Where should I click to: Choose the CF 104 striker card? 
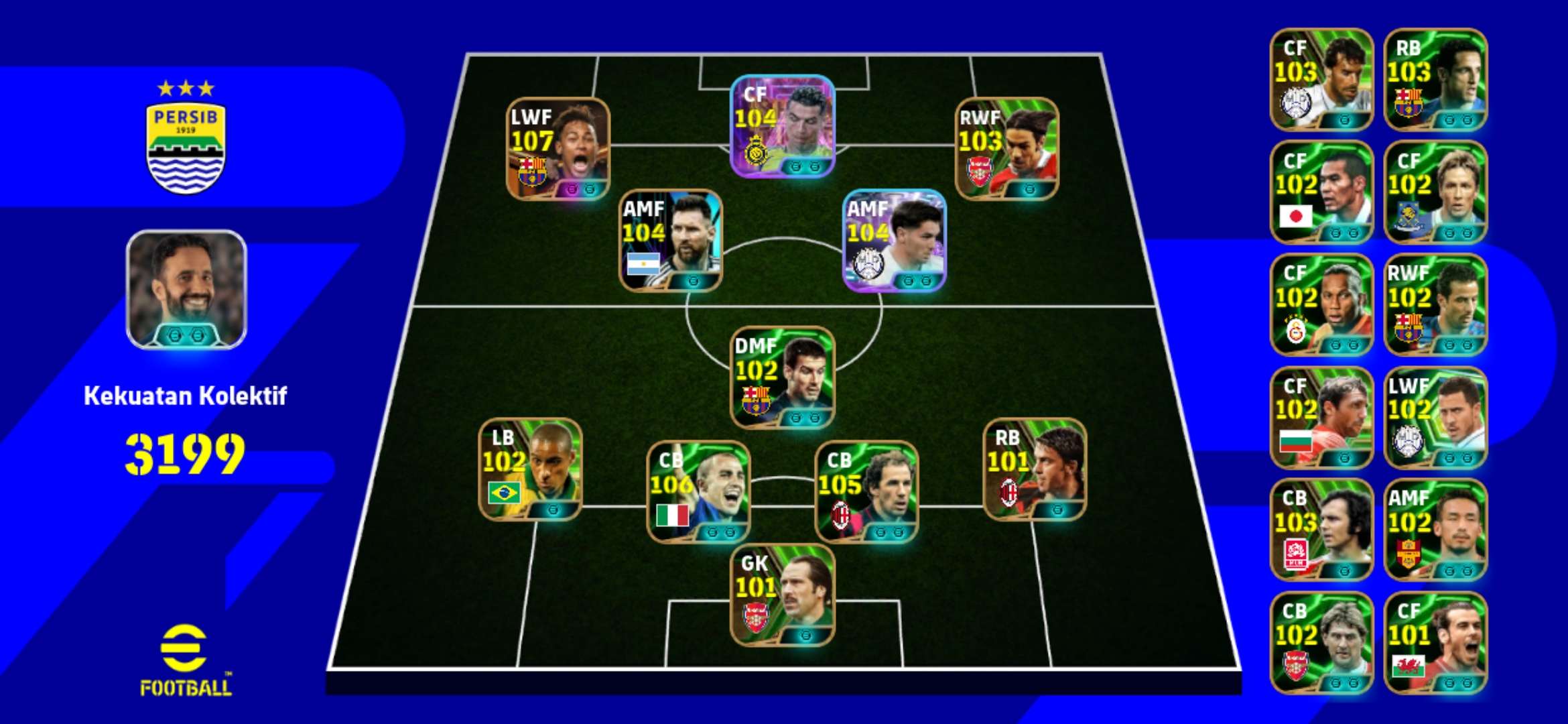pos(782,126)
